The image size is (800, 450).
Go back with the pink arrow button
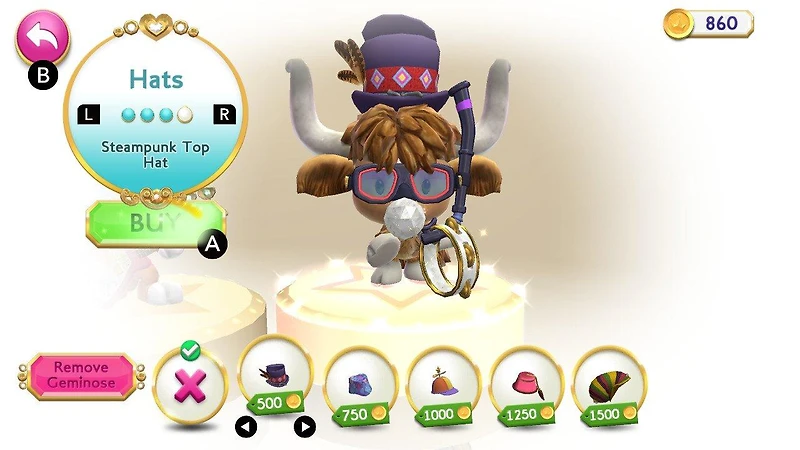(42, 36)
